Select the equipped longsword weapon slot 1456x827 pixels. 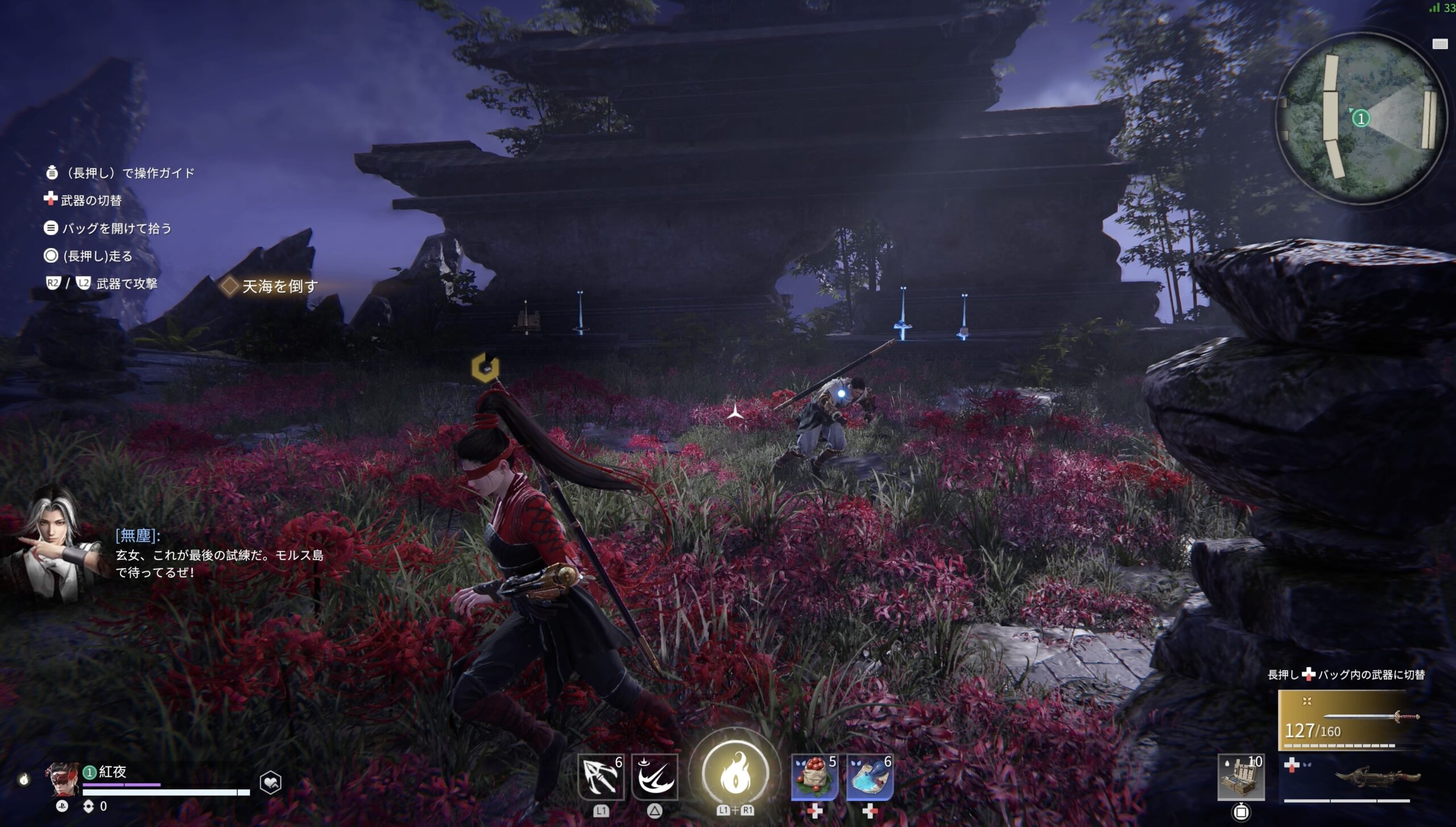(x=1349, y=720)
